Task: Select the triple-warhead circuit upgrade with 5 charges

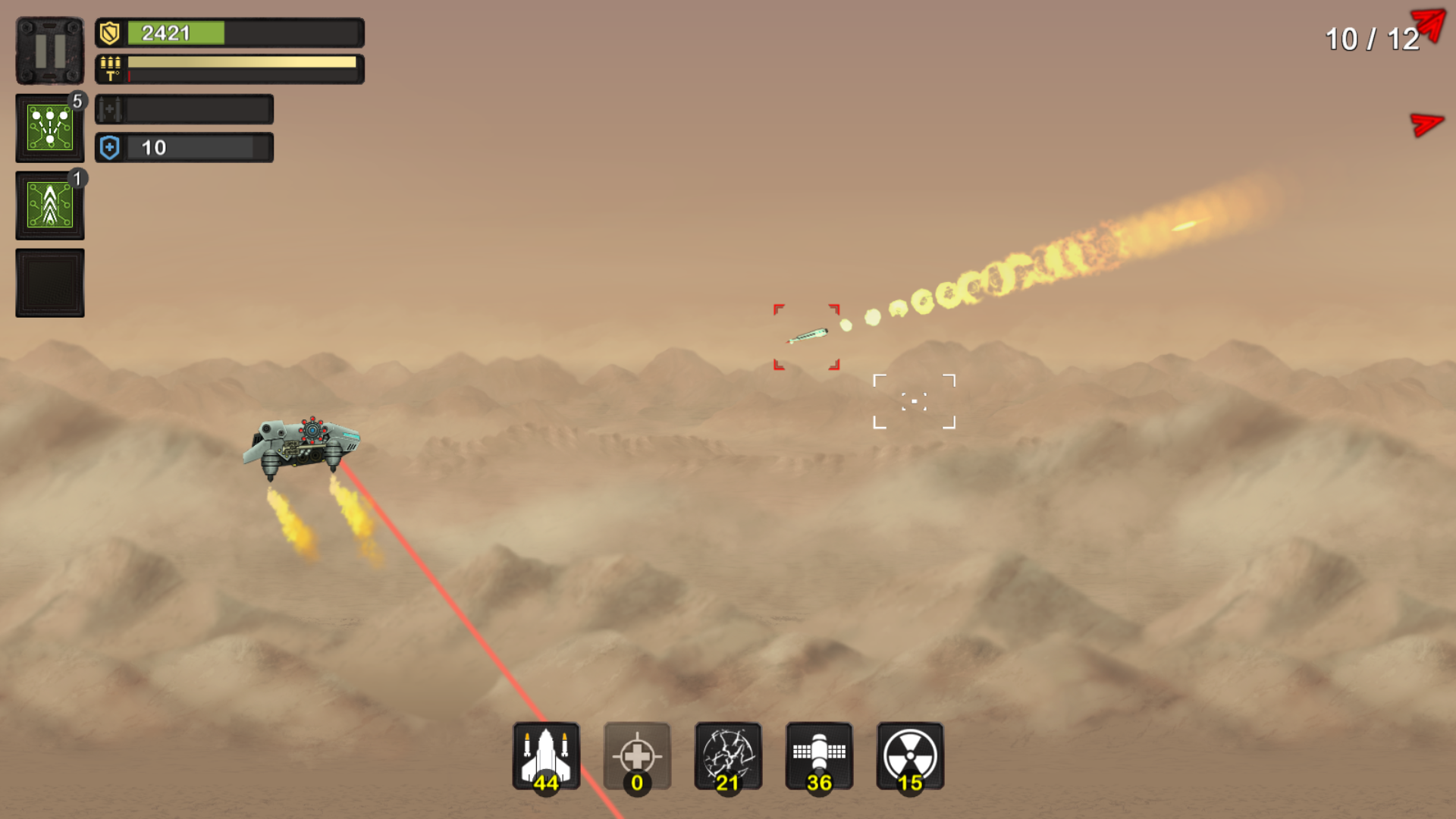Action: (x=49, y=127)
